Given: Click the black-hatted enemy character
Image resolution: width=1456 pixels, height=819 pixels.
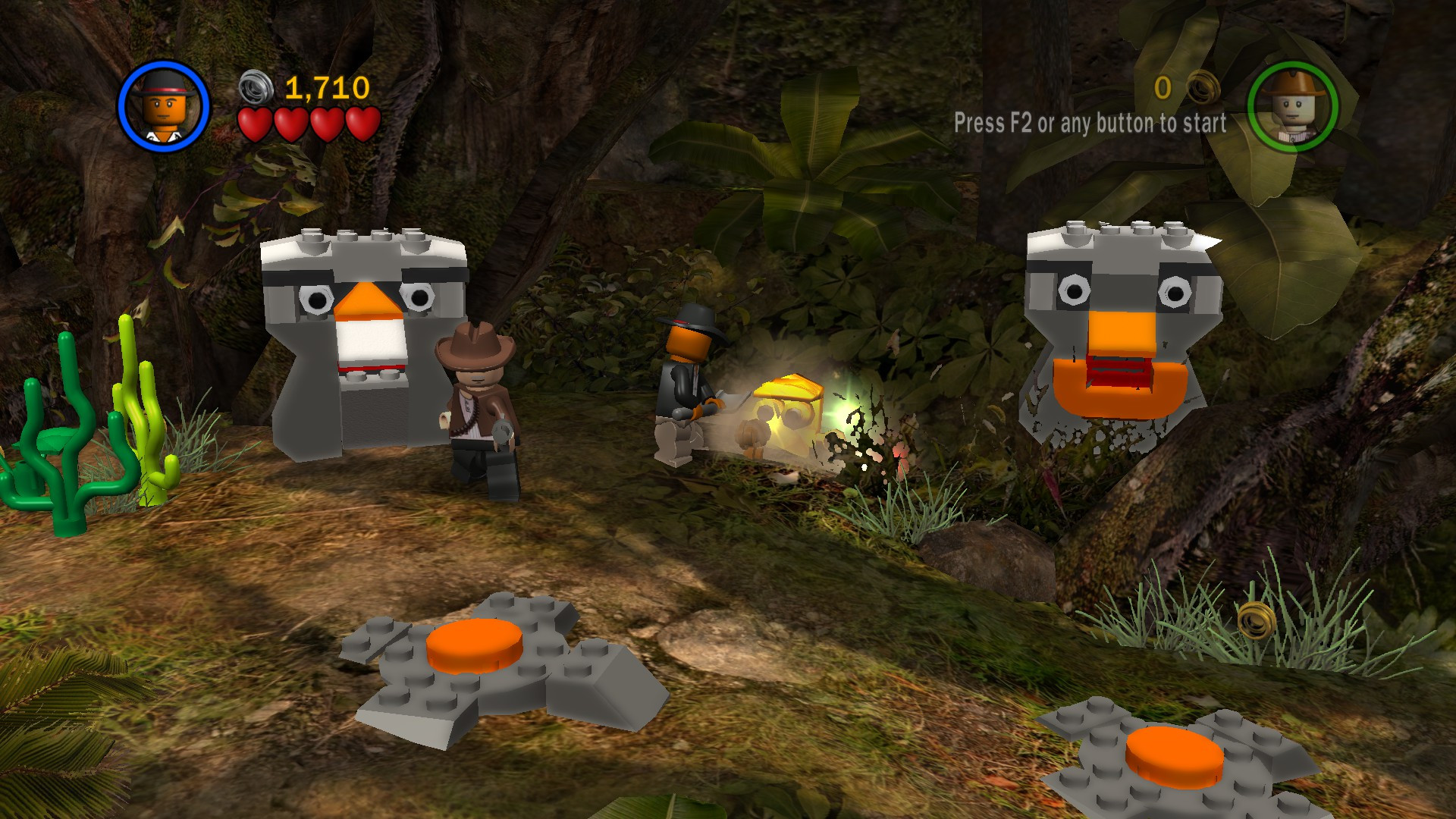Looking at the screenshot, I should 686,372.
